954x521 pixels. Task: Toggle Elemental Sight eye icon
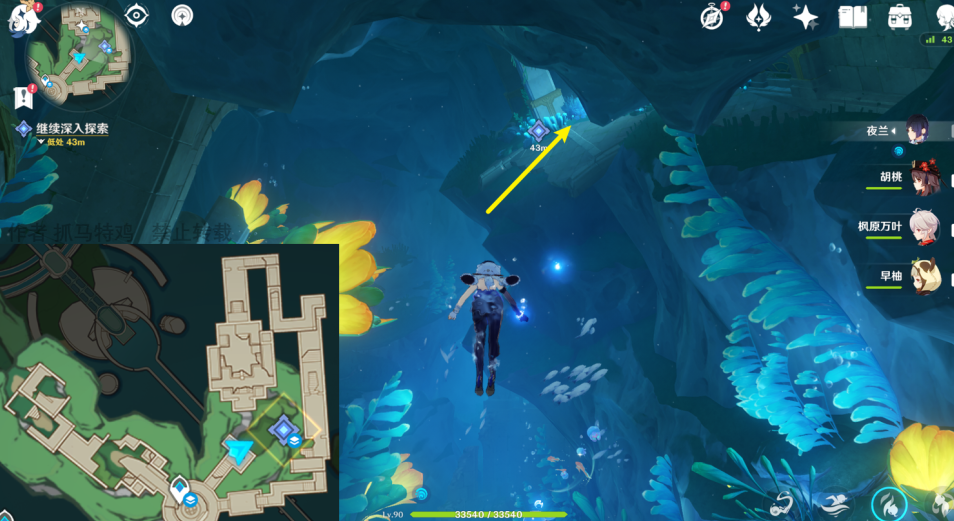point(138,15)
